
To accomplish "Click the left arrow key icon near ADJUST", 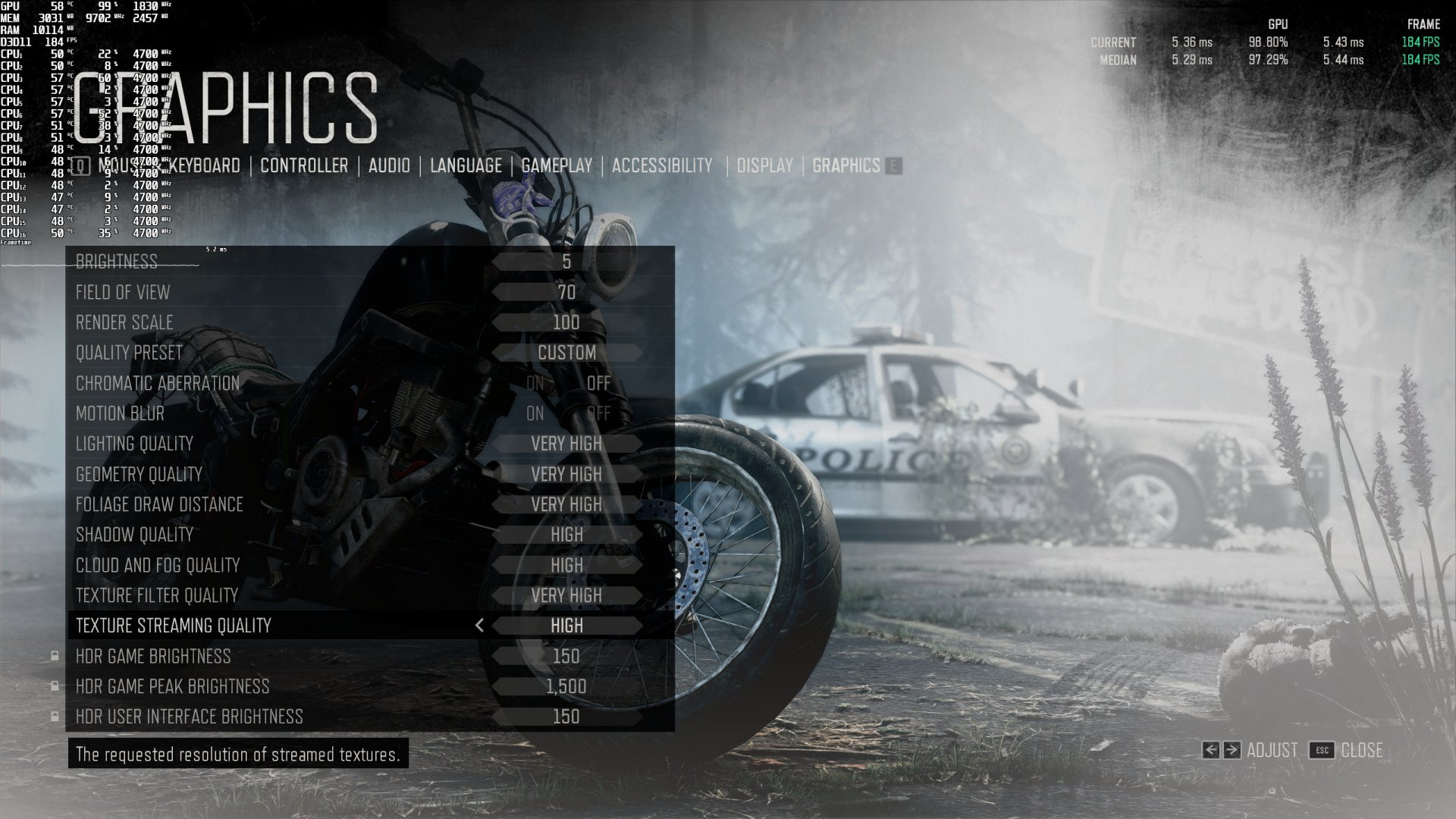I will [1212, 750].
